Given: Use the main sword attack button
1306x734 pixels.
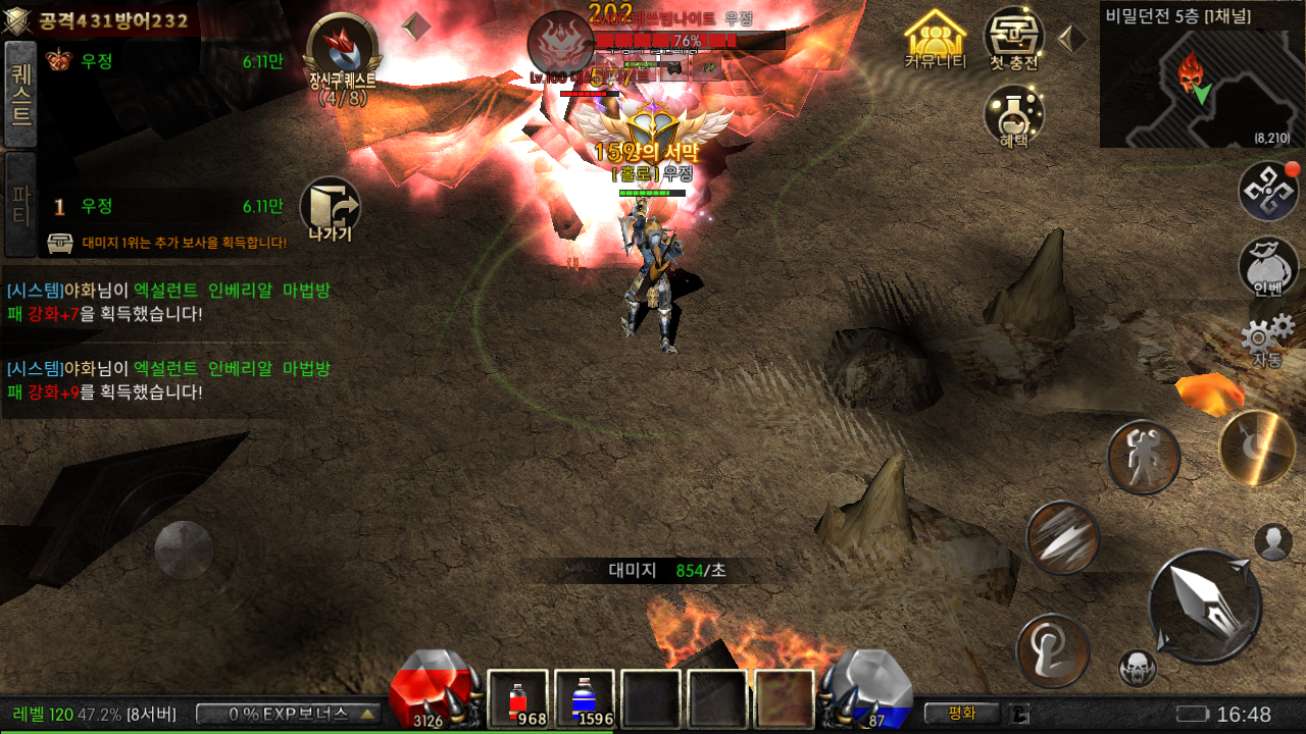Looking at the screenshot, I should 1204,606.
